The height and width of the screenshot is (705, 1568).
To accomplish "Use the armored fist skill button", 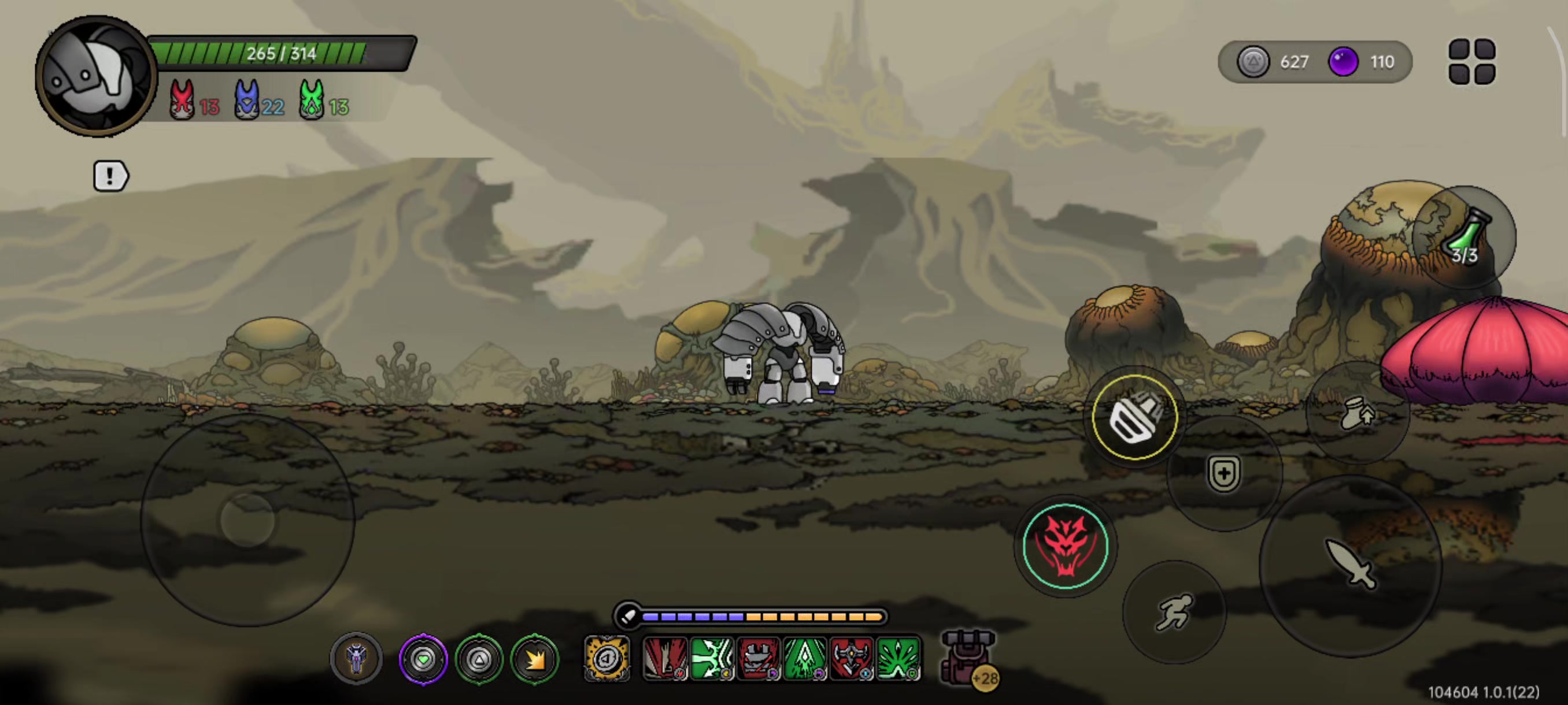I will pyautogui.click(x=1134, y=417).
